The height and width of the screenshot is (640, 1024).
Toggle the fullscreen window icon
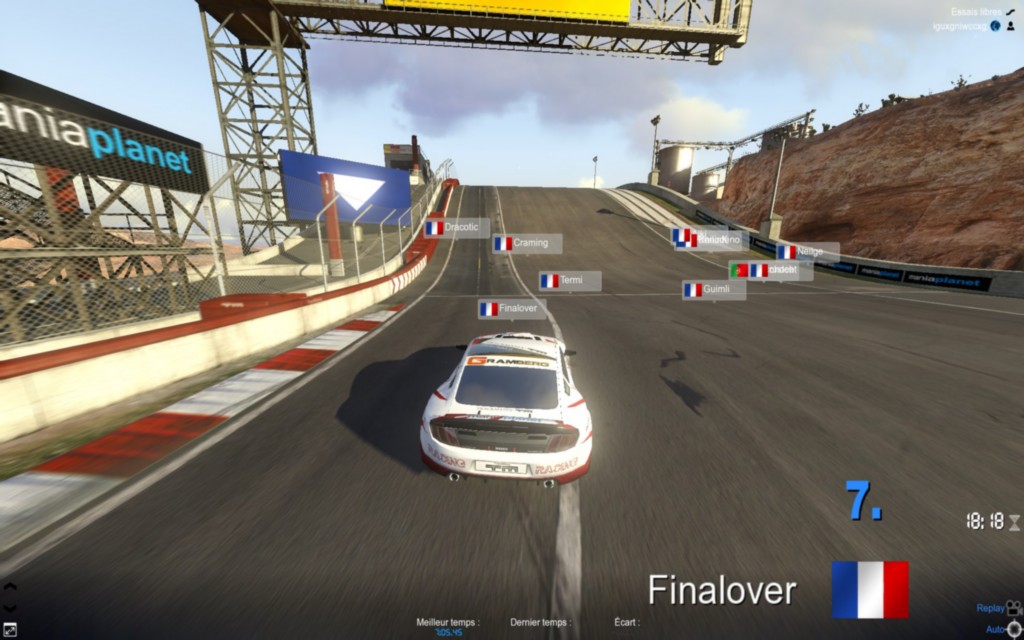point(9,630)
